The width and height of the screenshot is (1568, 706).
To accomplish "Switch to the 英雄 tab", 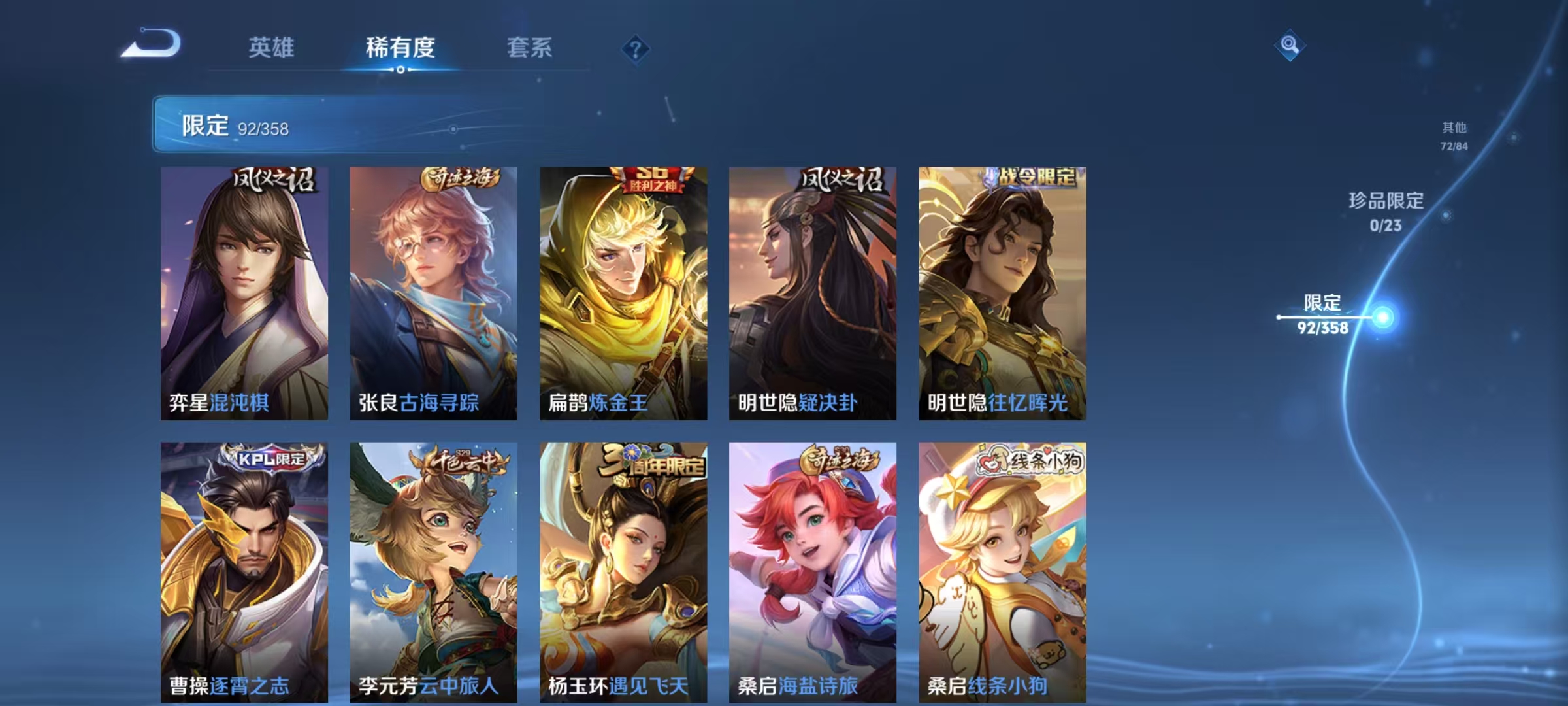I will 271,48.
